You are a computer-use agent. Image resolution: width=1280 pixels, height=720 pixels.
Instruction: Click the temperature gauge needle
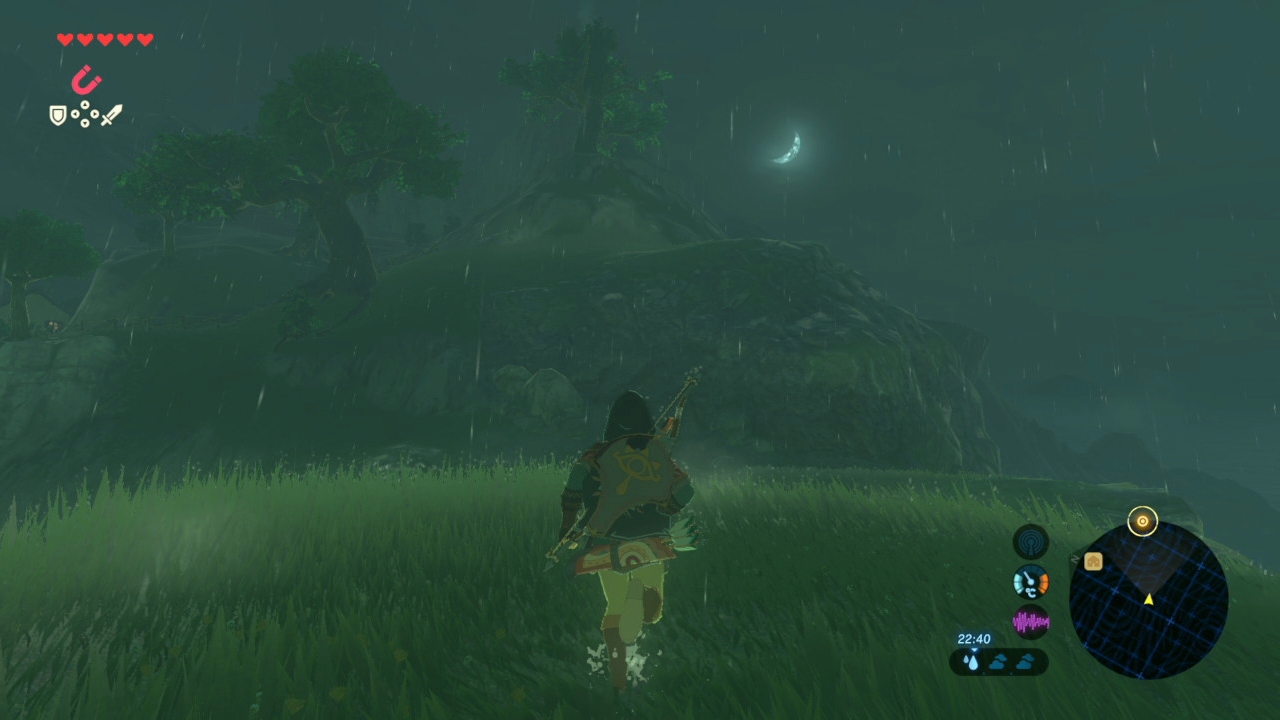point(1028,577)
